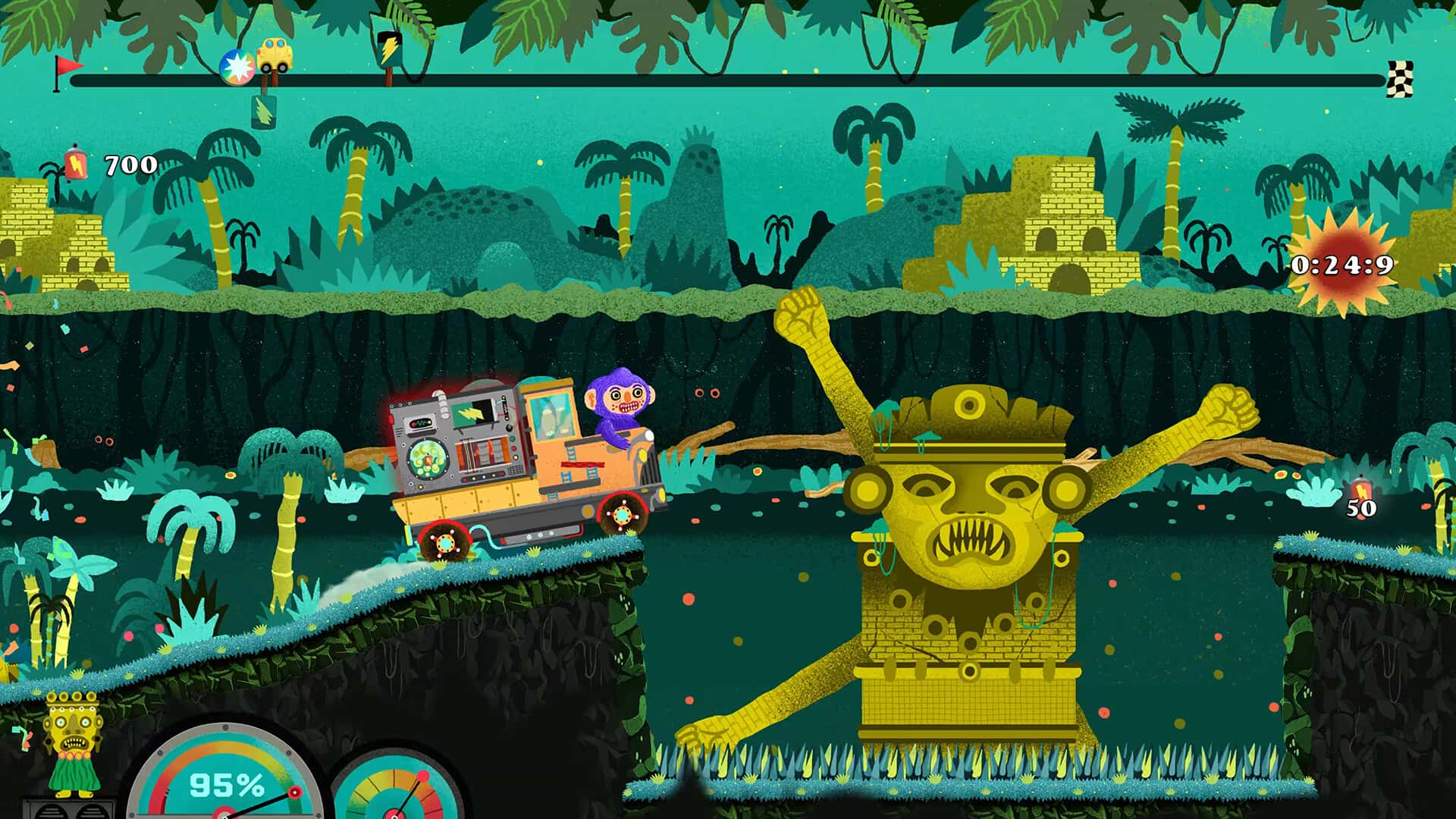Click the red warning light on the train cabin

coord(391,419)
